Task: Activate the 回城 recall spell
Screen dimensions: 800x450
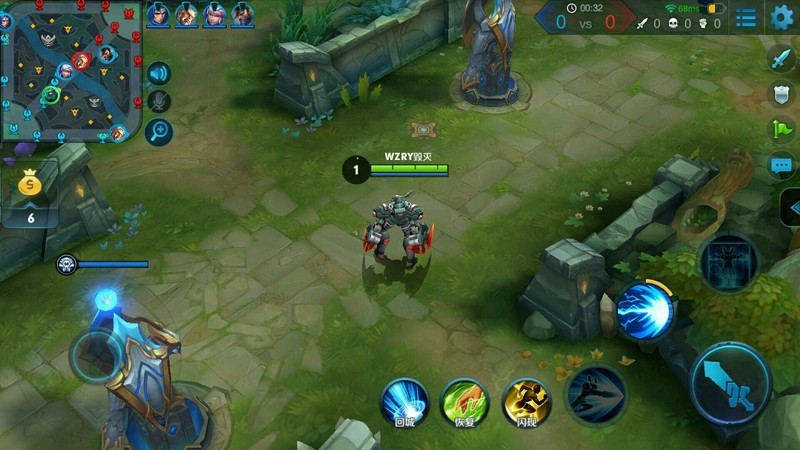Action: [404, 402]
